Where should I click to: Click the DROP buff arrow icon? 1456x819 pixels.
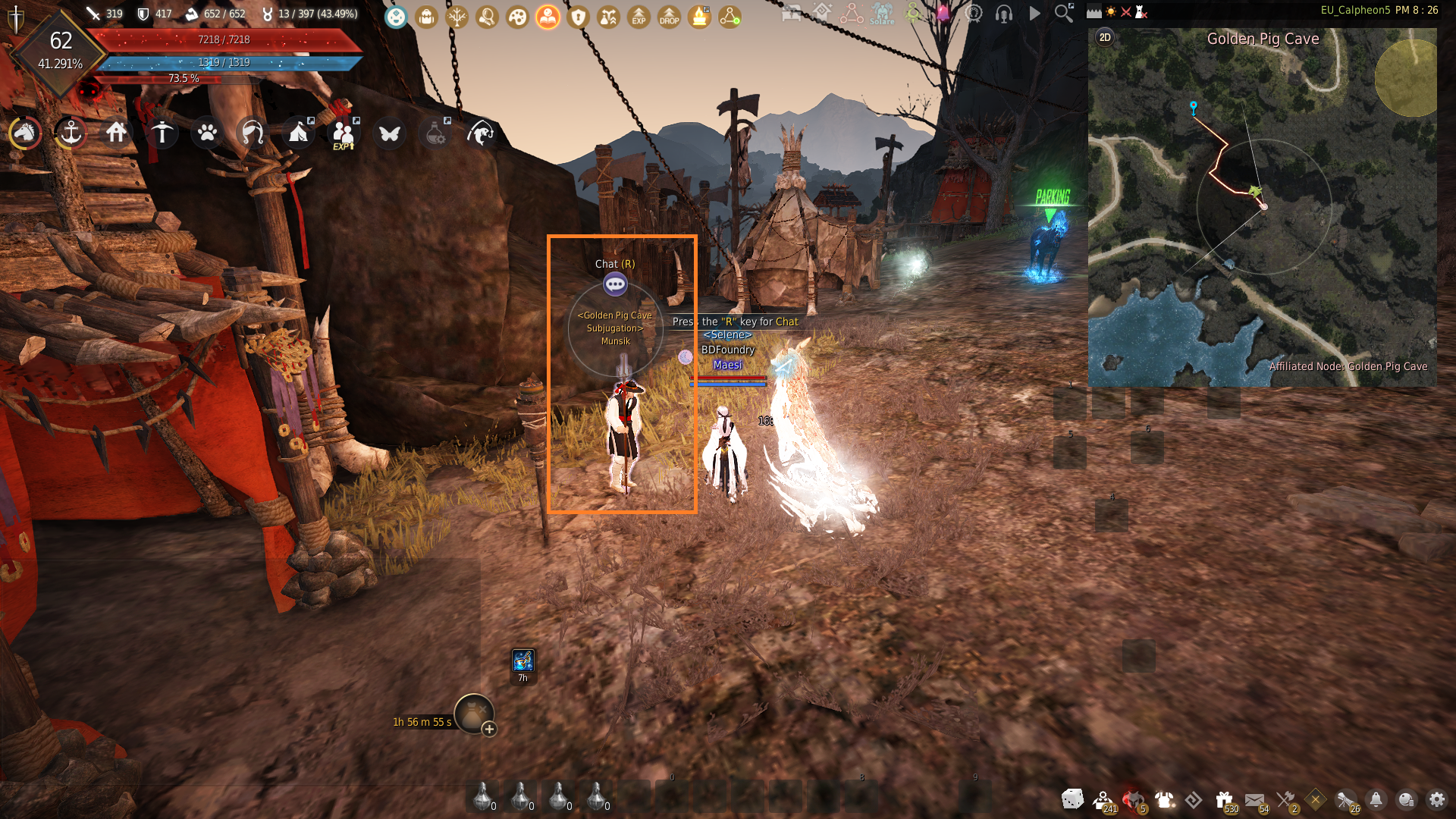tap(669, 17)
